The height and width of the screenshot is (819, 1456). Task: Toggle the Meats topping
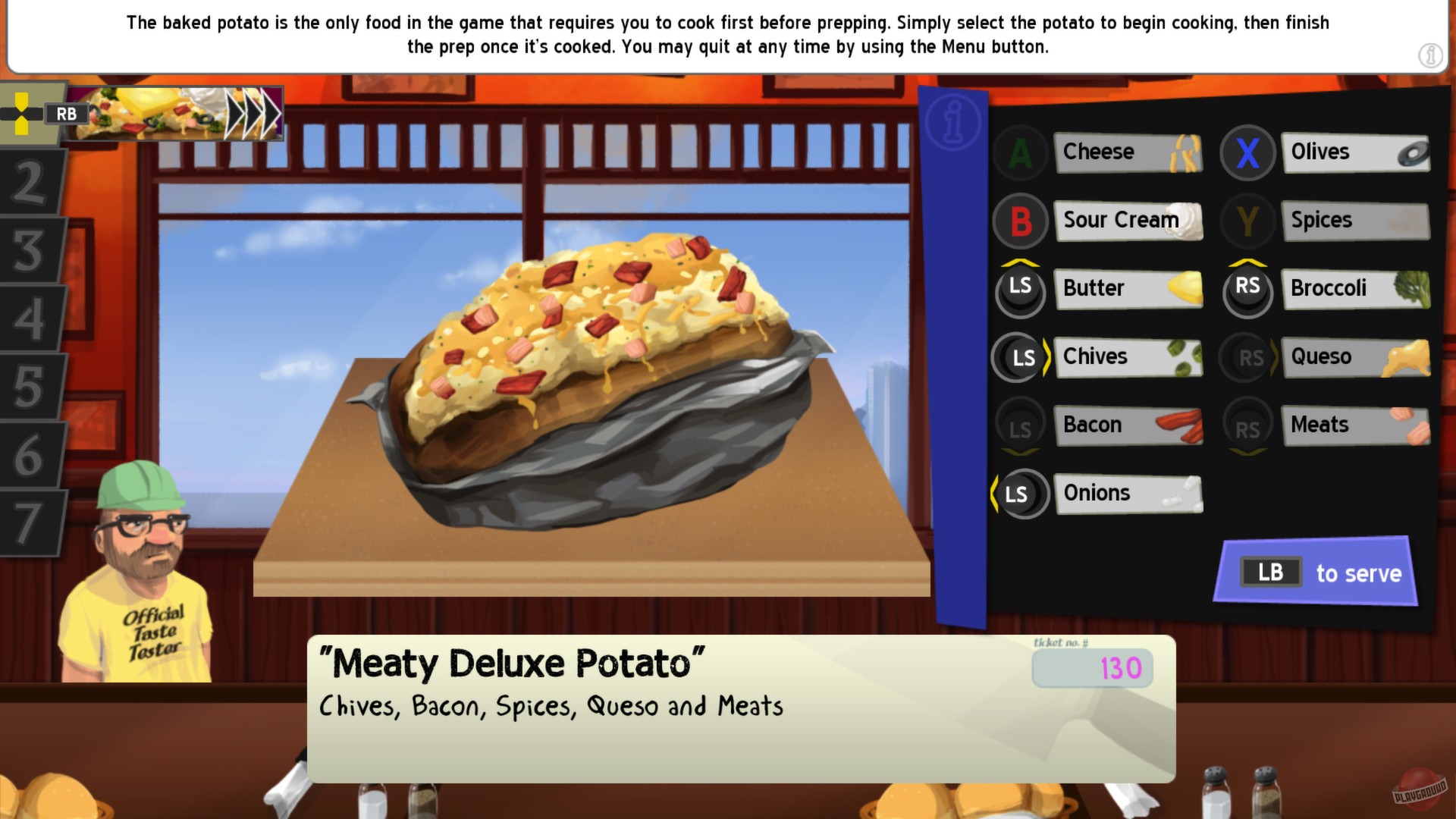click(1356, 425)
